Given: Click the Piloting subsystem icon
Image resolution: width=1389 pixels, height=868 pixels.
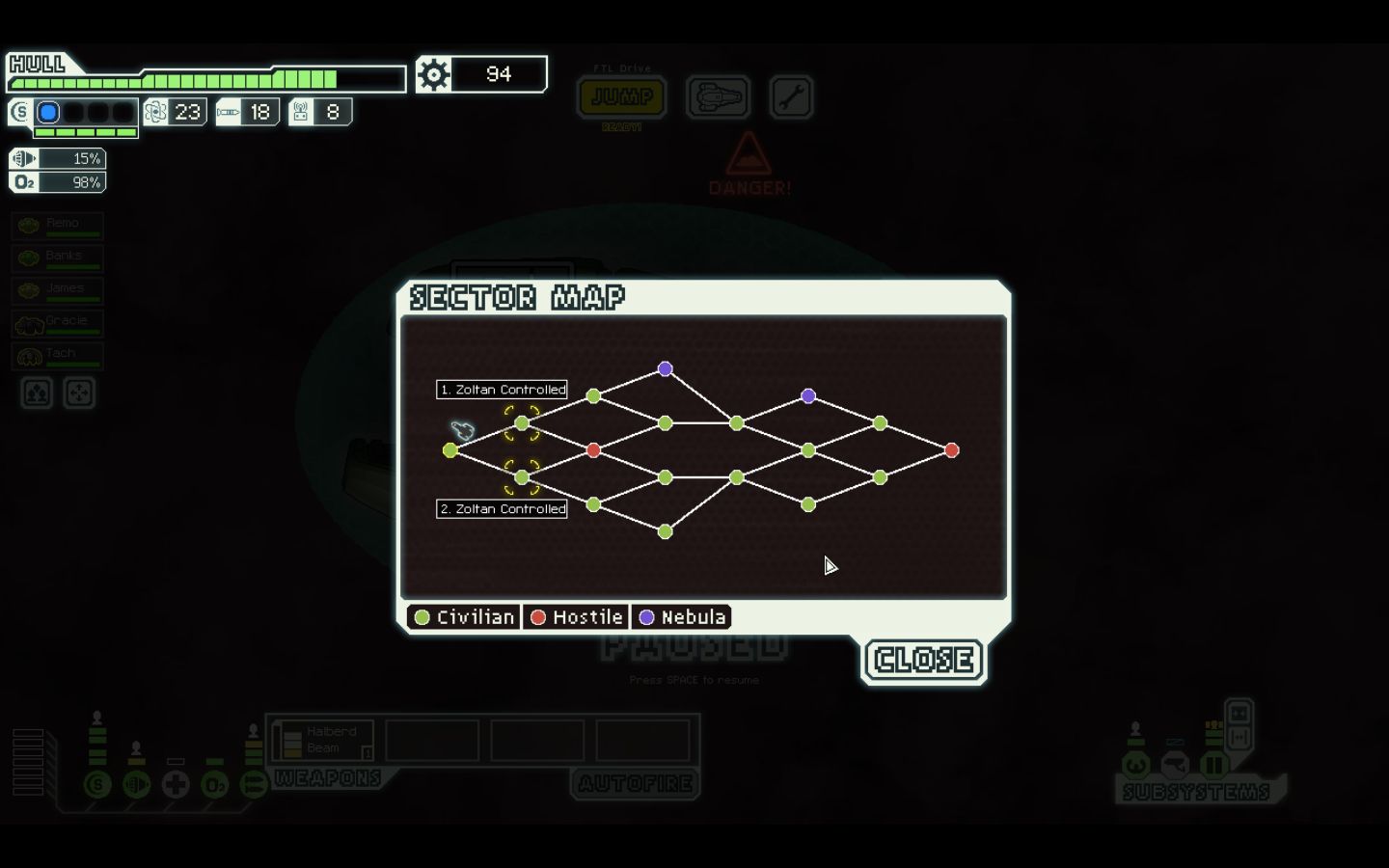Looking at the screenshot, I should [1136, 765].
